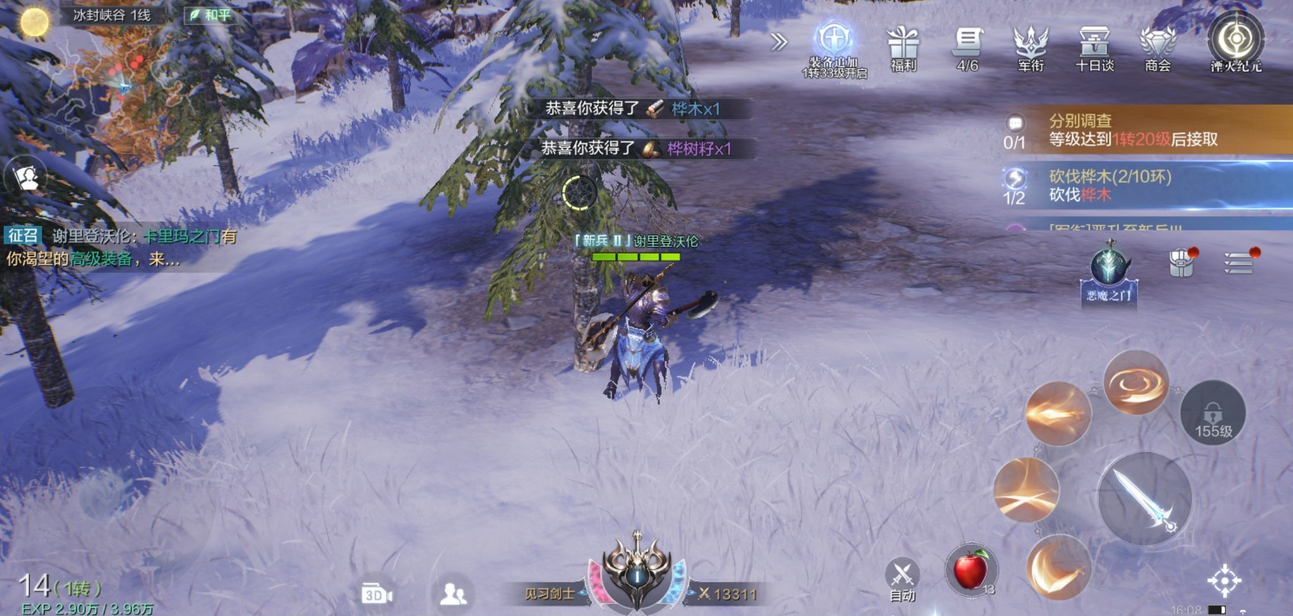Tap the 装备追加 equipment icon

[833, 45]
